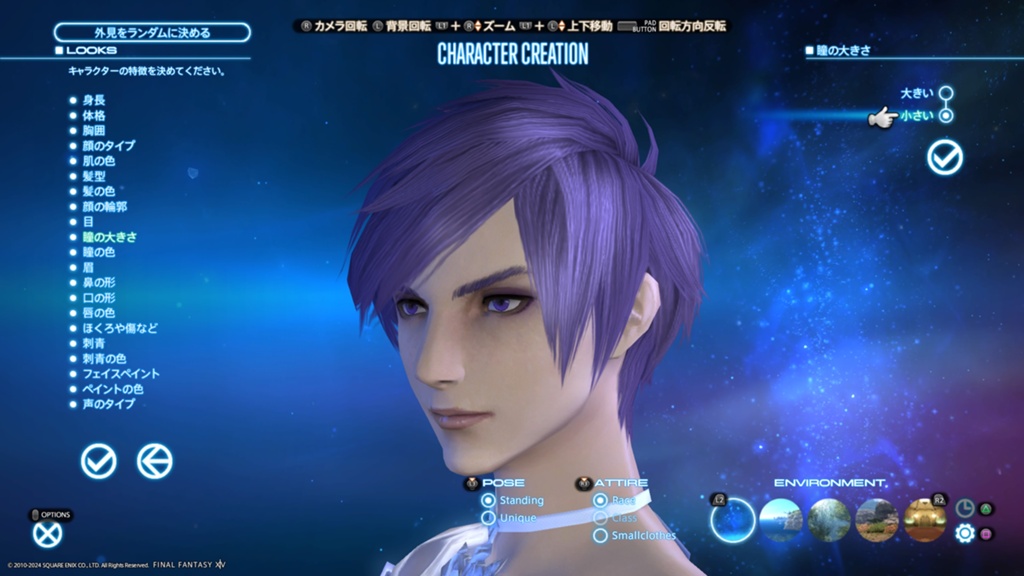
Task: Select the 身長 height entry
Action: click(x=94, y=100)
